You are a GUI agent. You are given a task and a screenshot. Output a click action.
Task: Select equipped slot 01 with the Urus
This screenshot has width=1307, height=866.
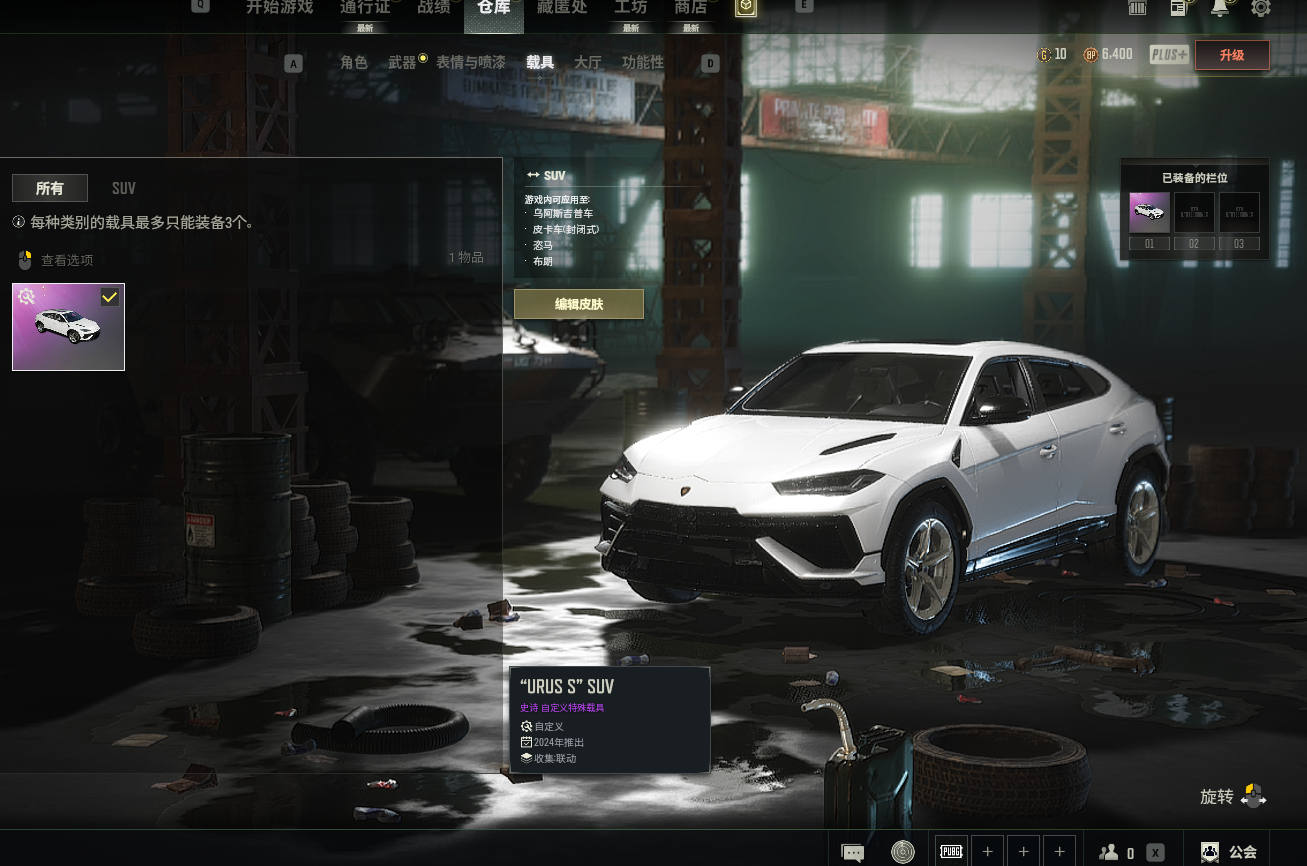pyautogui.click(x=1149, y=213)
